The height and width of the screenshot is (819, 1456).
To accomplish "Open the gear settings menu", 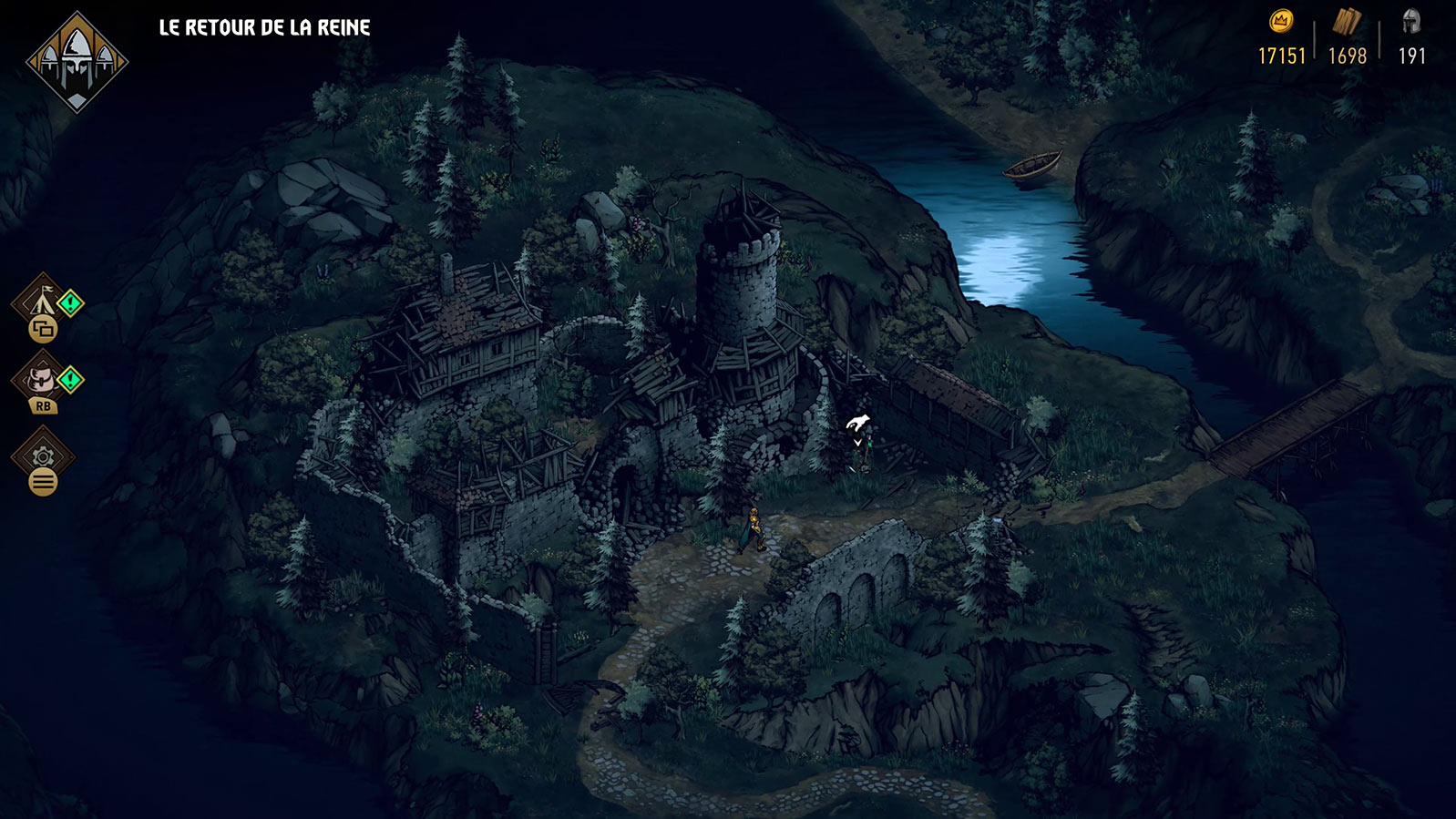I will pyautogui.click(x=43, y=456).
